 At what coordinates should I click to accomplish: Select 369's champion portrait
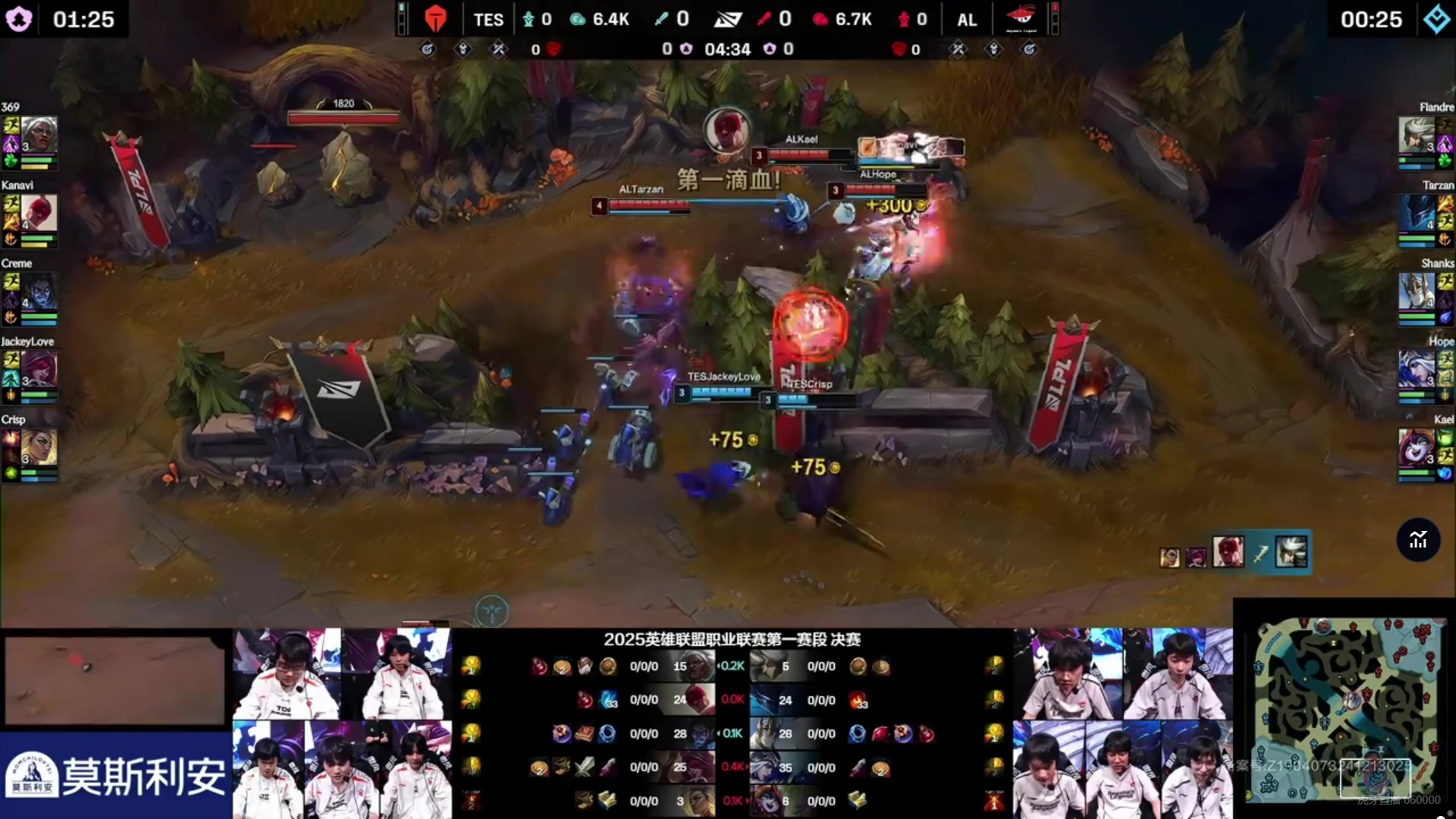click(x=39, y=135)
